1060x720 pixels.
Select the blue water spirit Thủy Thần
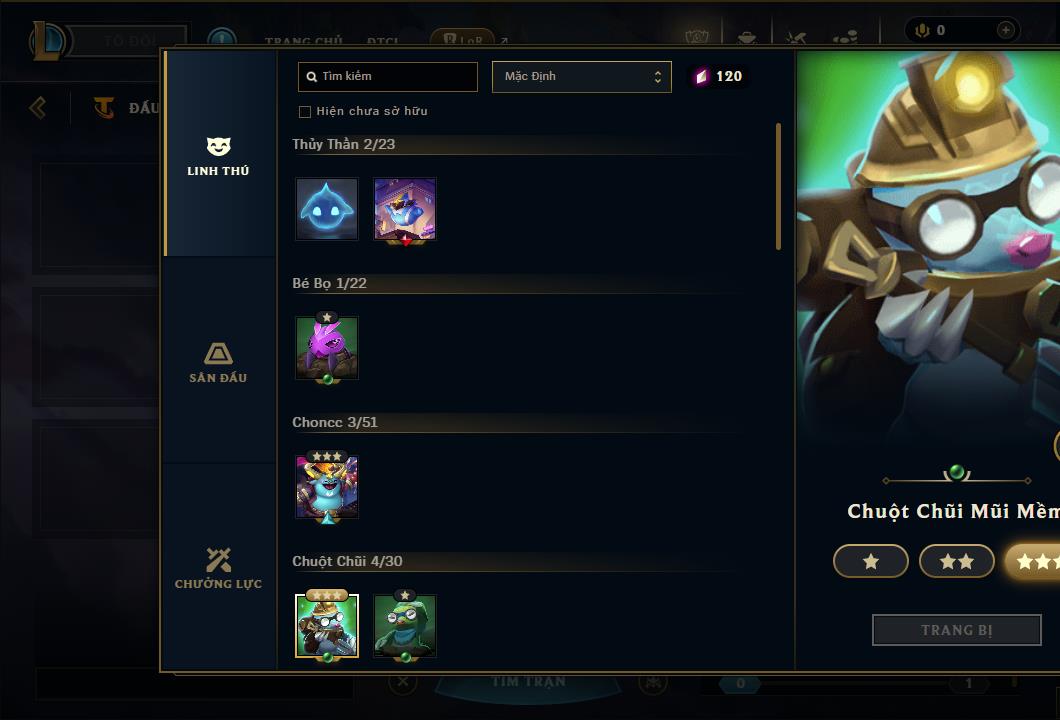[x=327, y=209]
